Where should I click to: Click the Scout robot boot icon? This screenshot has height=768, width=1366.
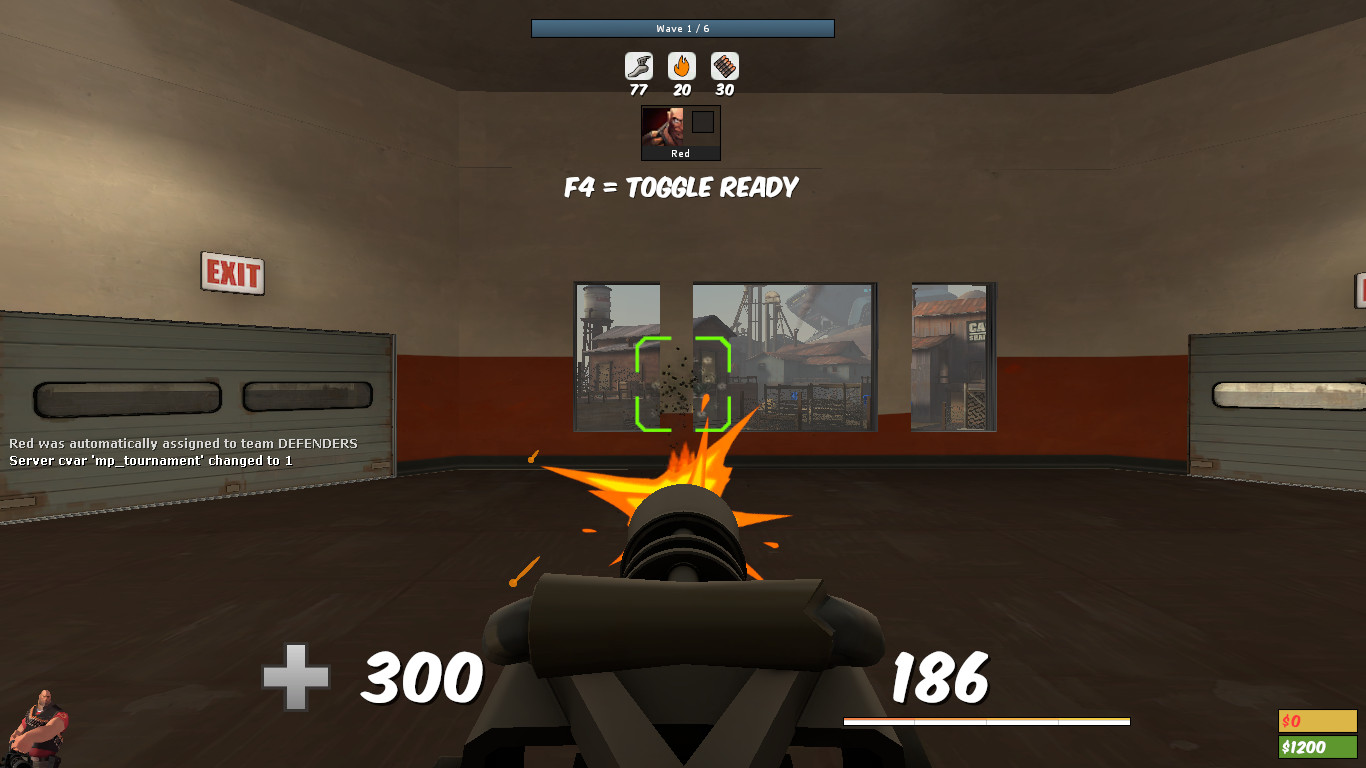[x=637, y=67]
